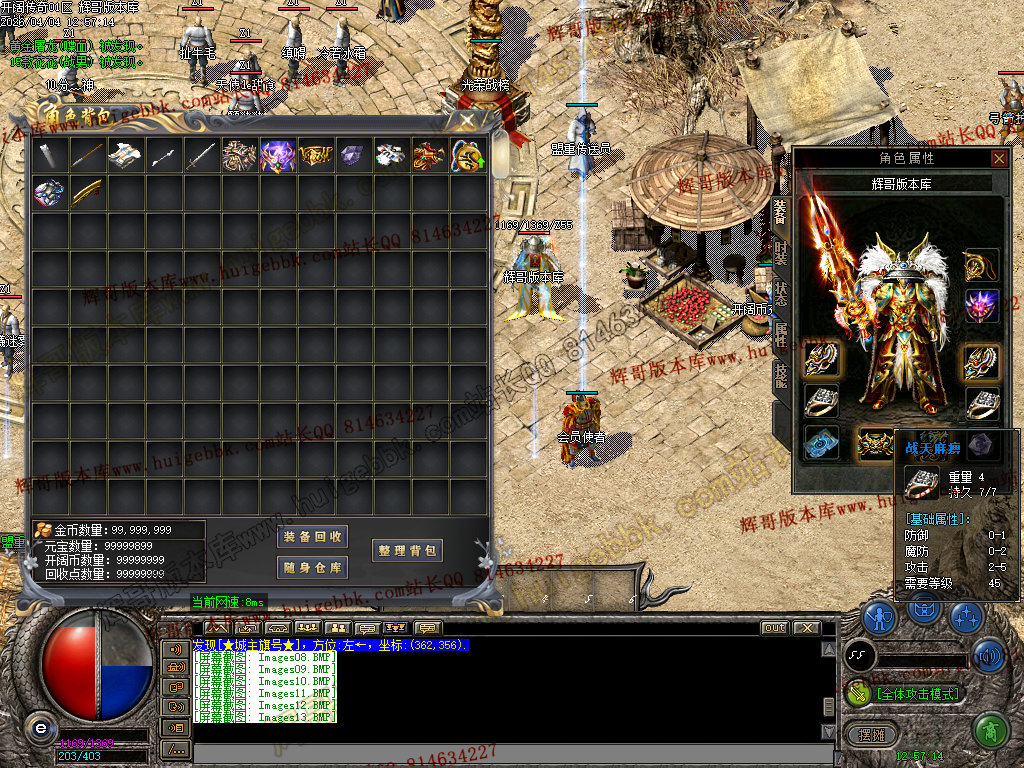Image resolution: width=1024 pixels, height=768 pixels.
Task: Select the blue talisman equipment slot
Action: [x=822, y=443]
